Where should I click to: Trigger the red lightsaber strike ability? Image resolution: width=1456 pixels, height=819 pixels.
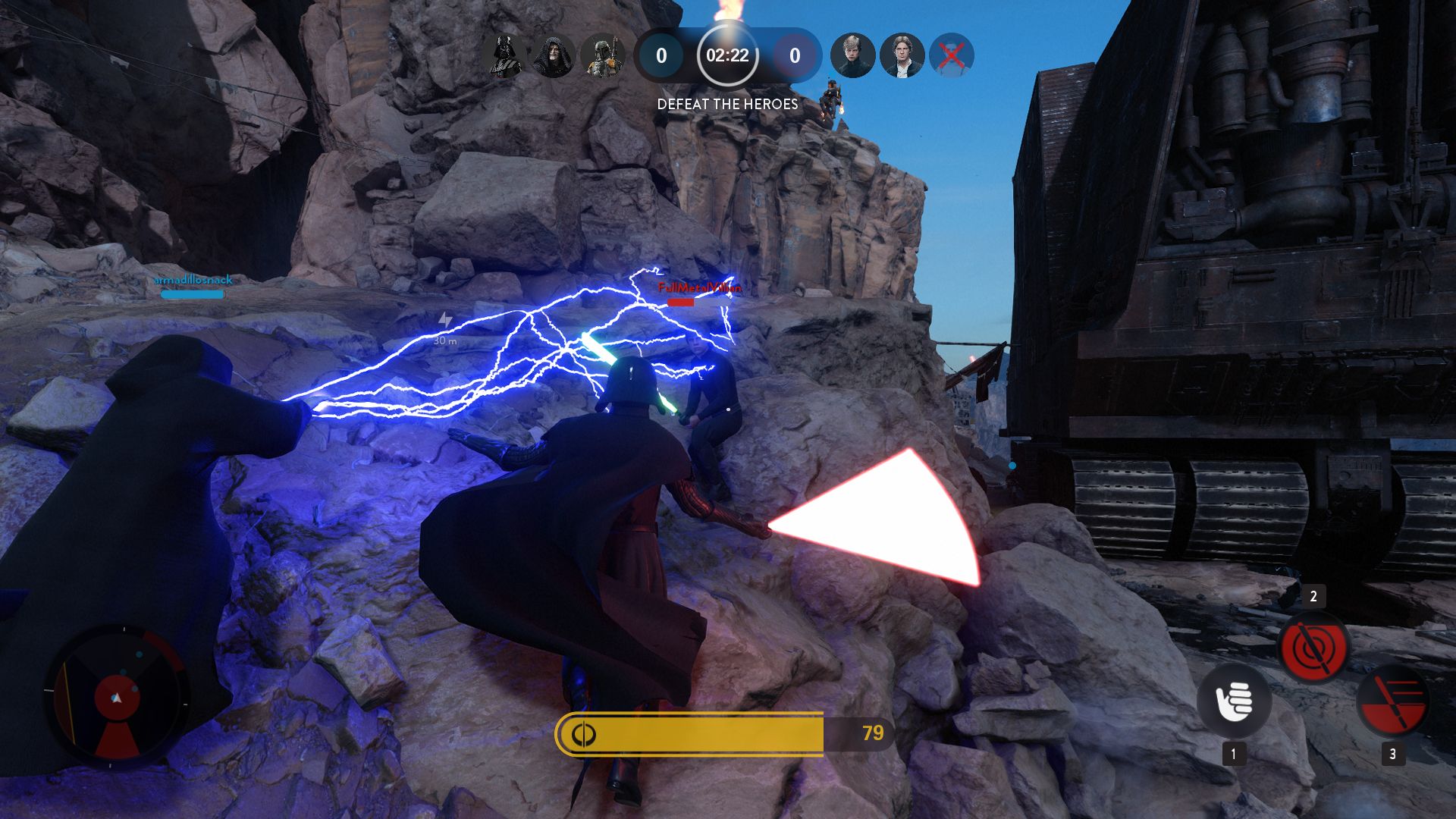coord(1392,701)
